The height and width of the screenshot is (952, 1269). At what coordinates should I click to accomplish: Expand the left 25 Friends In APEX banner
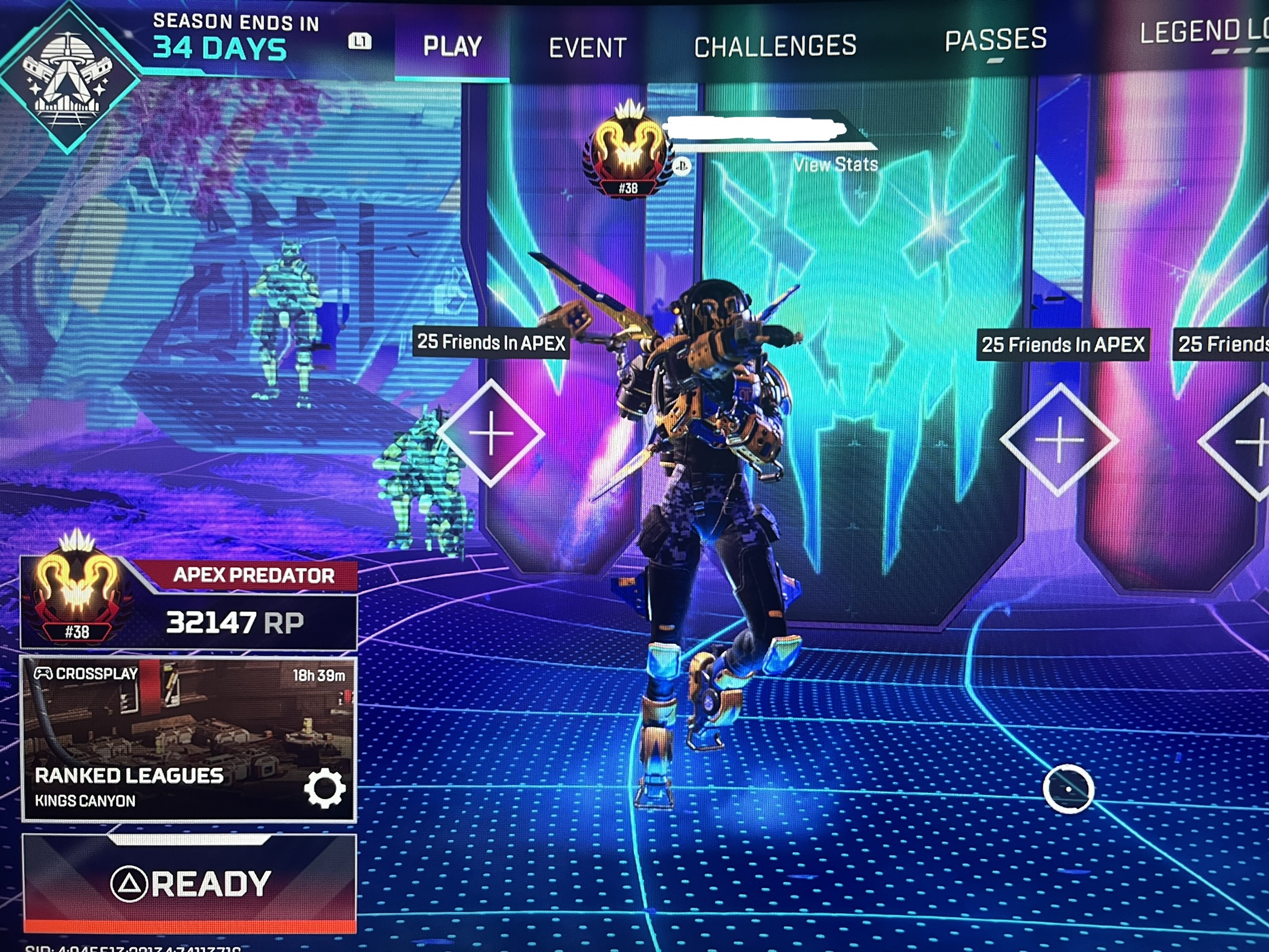point(491,343)
